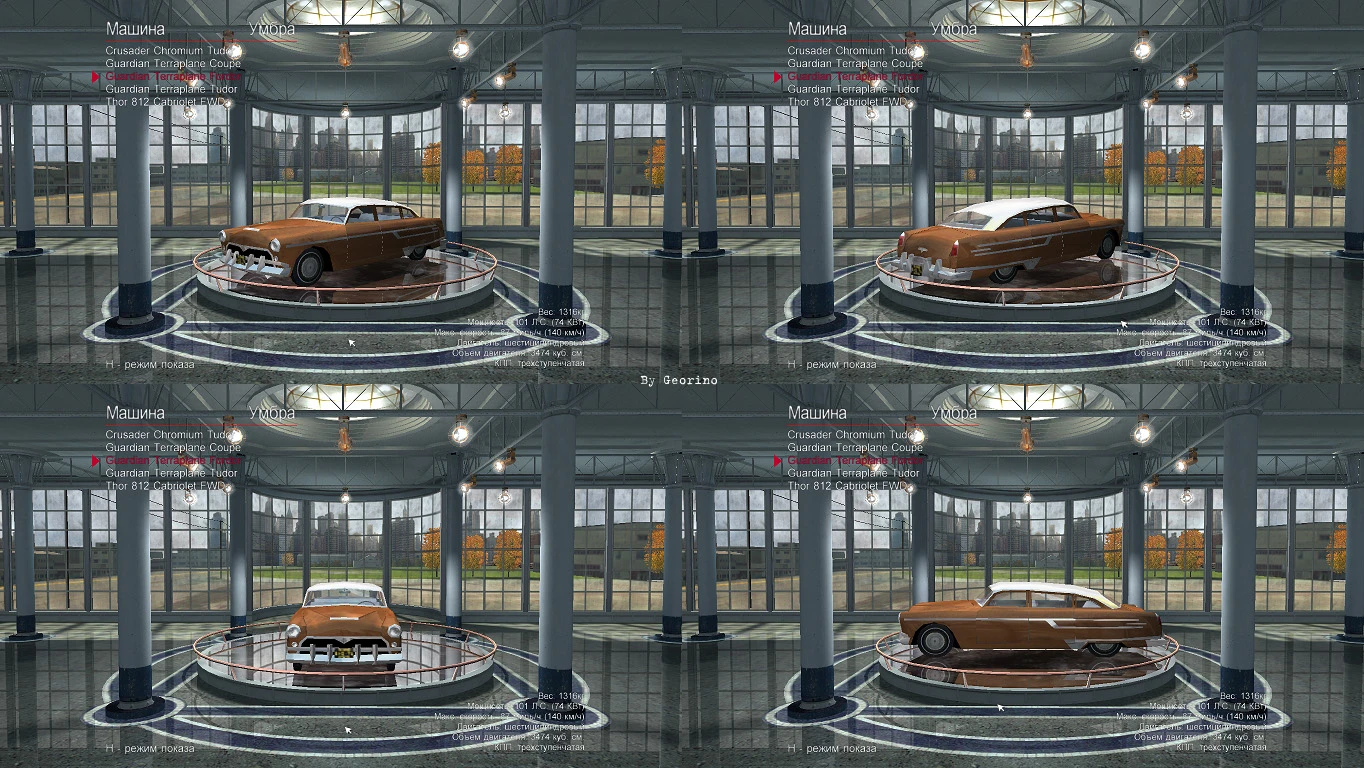Switch to the Машина tab

[x=135, y=28]
